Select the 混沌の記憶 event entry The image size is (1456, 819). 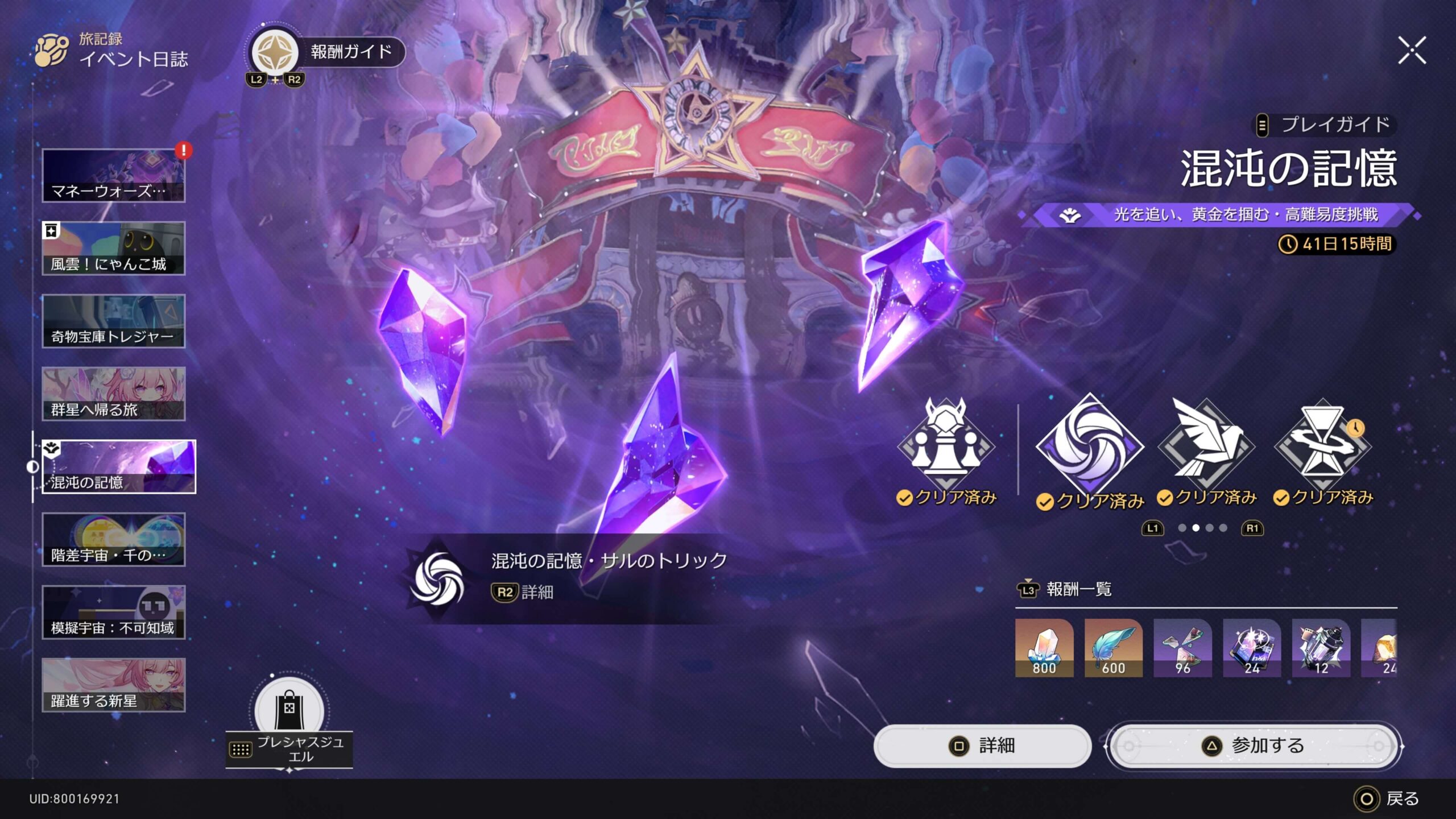[x=118, y=466]
